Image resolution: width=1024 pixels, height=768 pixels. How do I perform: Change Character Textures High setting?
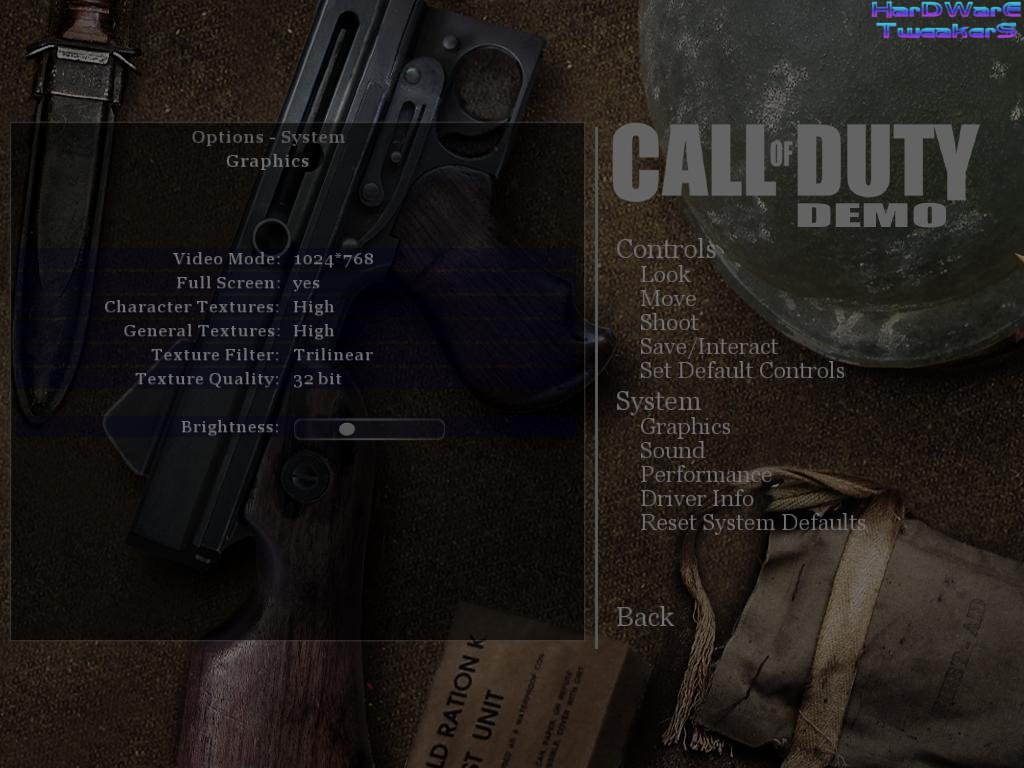coord(314,307)
